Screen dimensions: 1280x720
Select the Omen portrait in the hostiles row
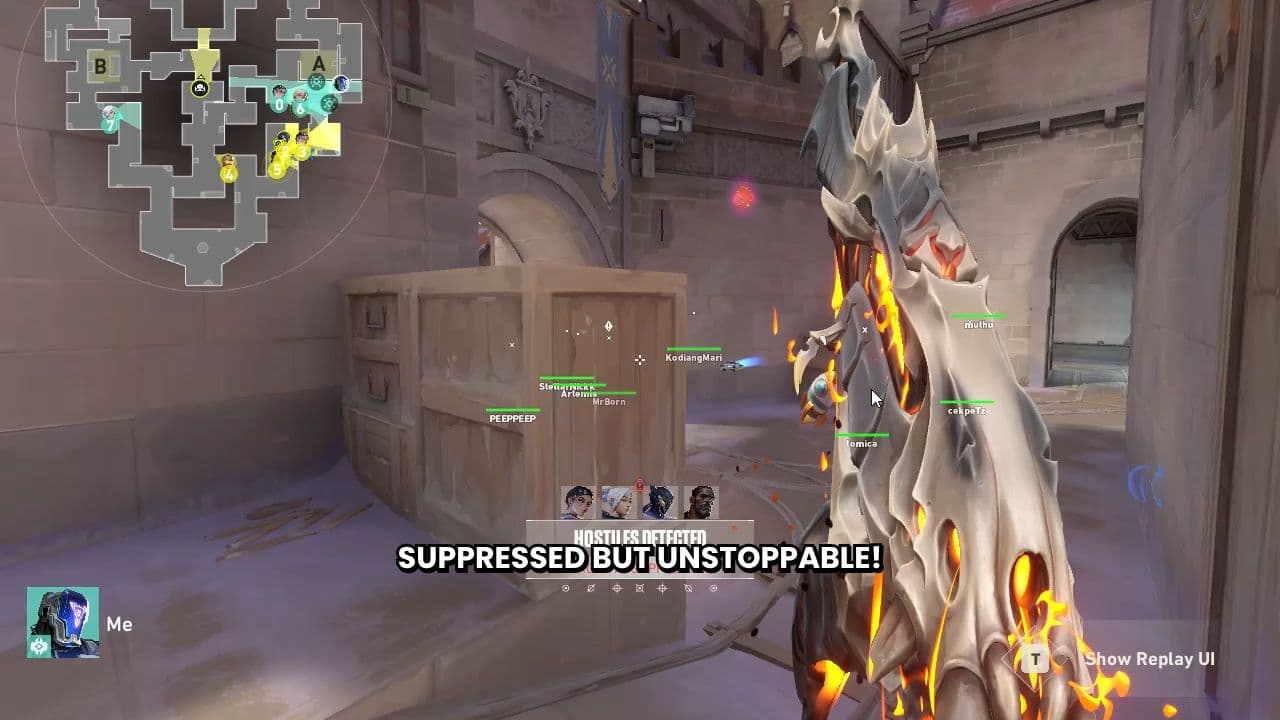click(660, 501)
